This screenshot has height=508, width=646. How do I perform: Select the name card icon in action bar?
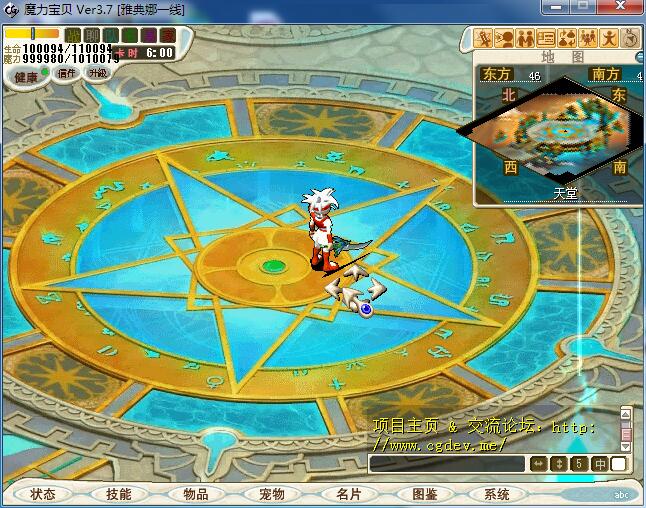click(546, 38)
